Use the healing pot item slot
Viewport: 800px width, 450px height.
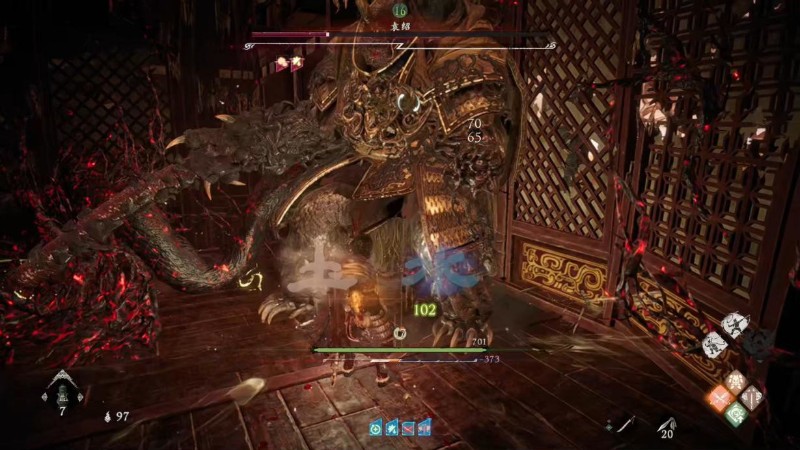[x=60, y=390]
